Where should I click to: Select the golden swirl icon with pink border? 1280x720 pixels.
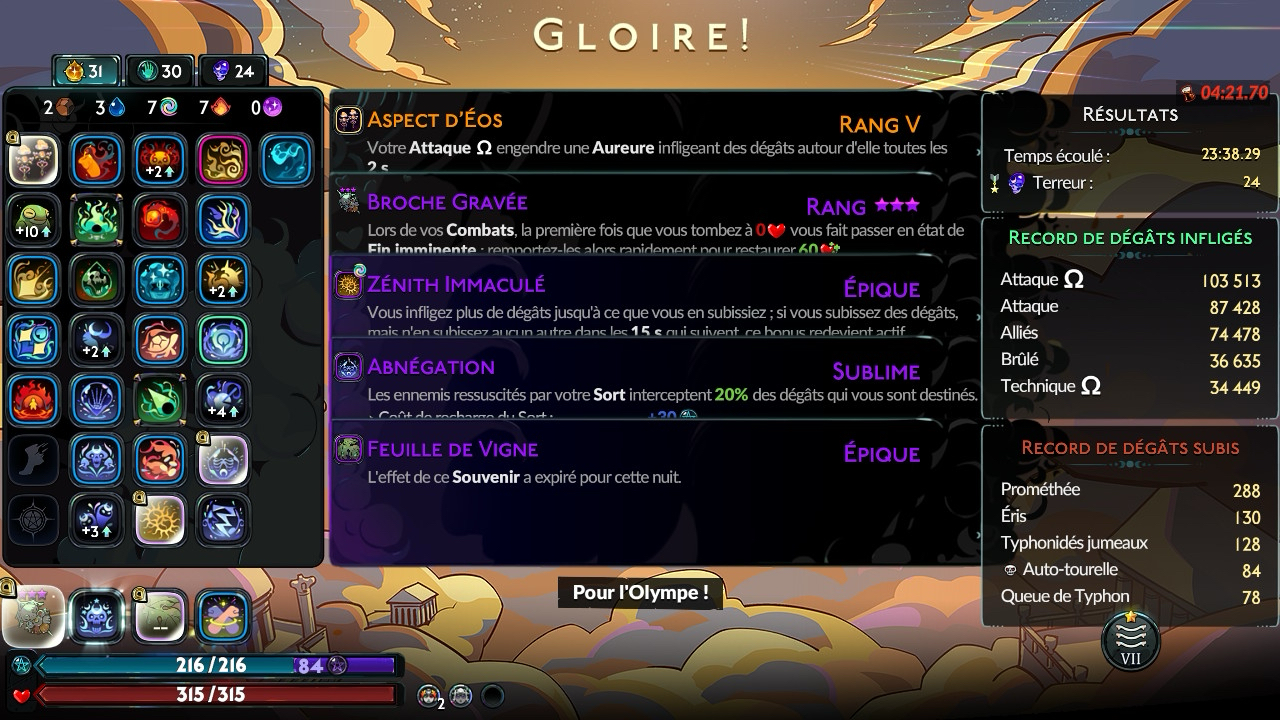[223, 160]
